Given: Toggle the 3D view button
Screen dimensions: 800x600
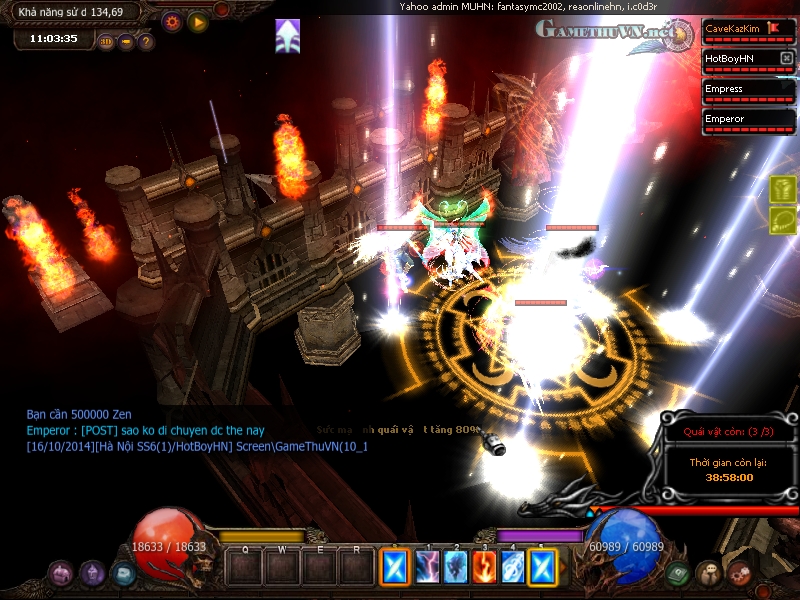Looking at the screenshot, I should [106, 42].
